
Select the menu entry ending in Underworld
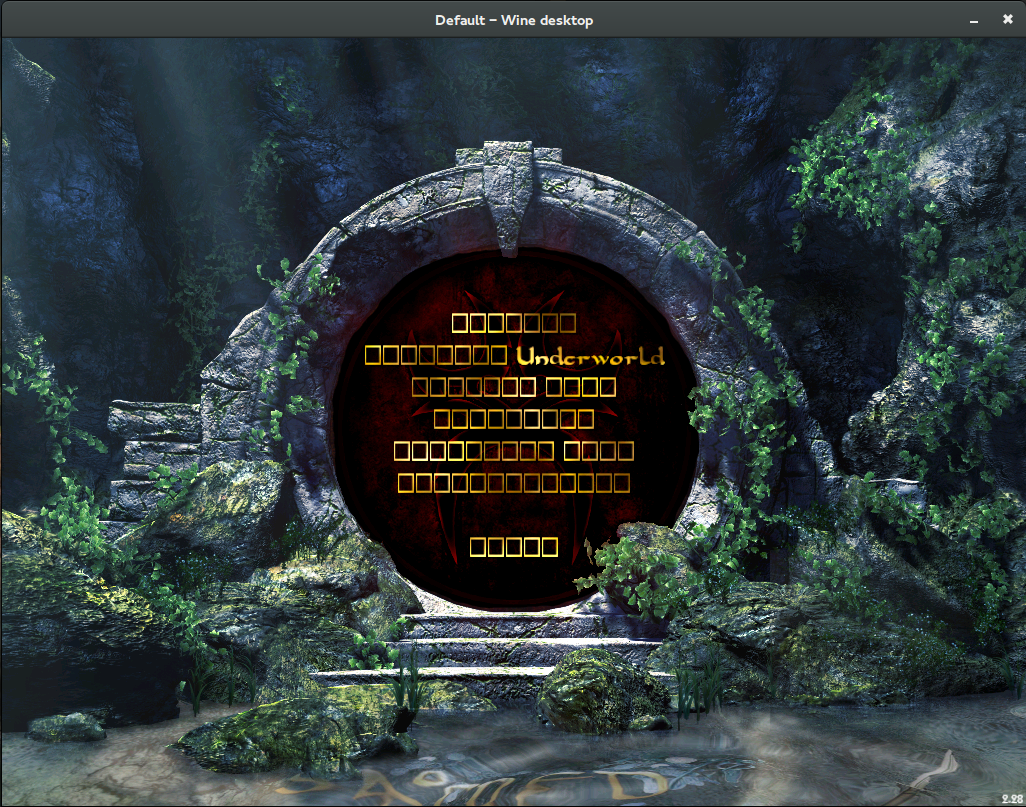point(514,355)
